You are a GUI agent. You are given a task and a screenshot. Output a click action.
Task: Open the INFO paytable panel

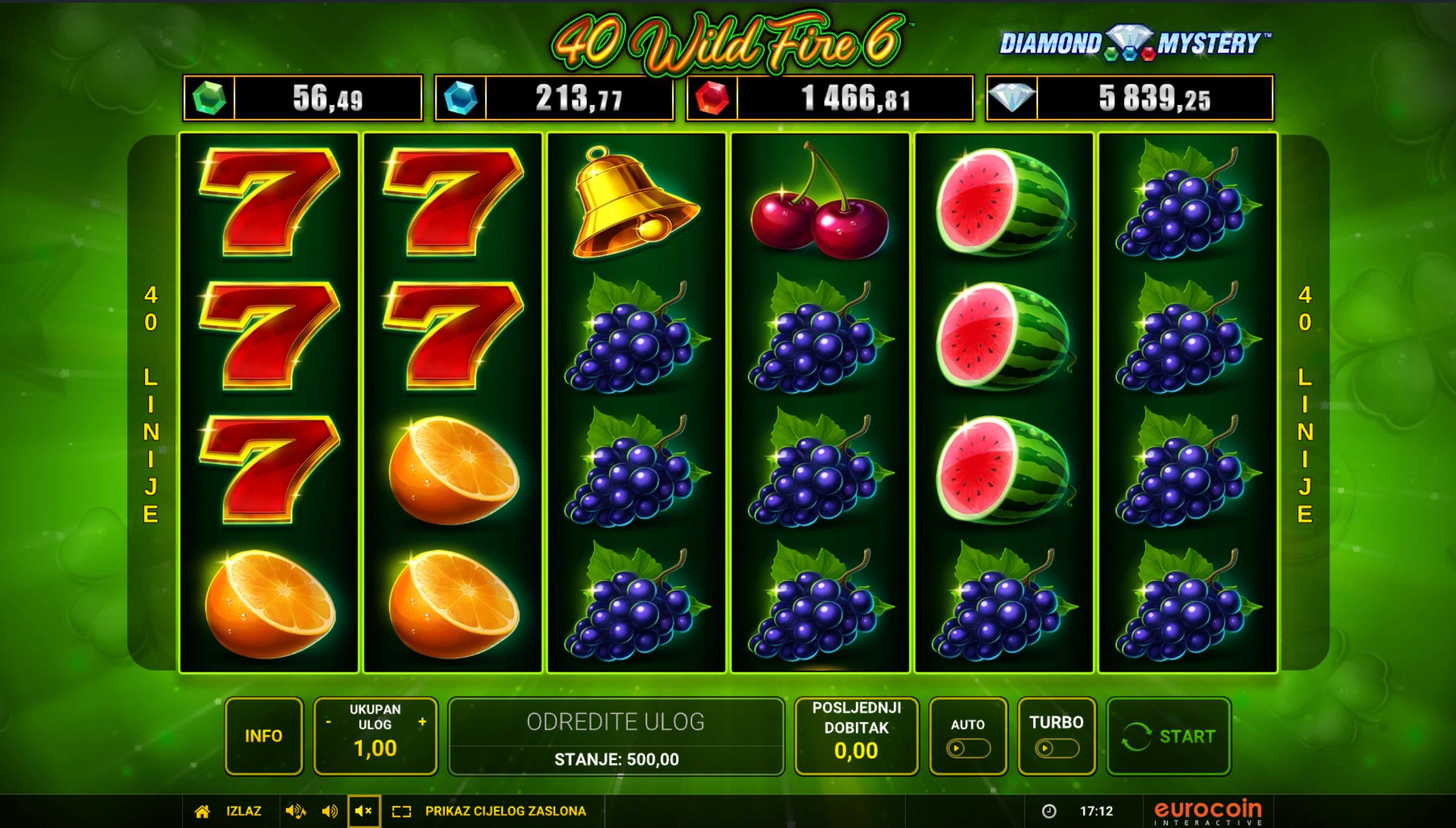click(263, 736)
